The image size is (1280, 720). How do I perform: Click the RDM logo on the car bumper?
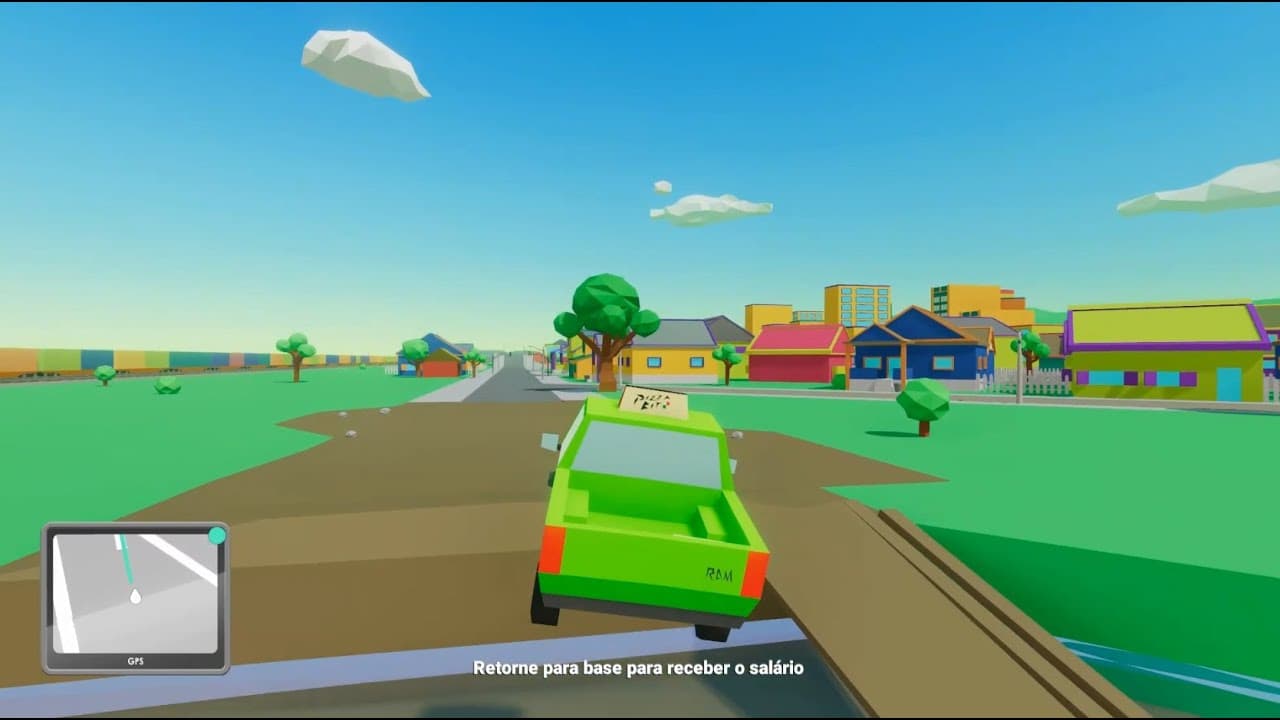point(720,573)
